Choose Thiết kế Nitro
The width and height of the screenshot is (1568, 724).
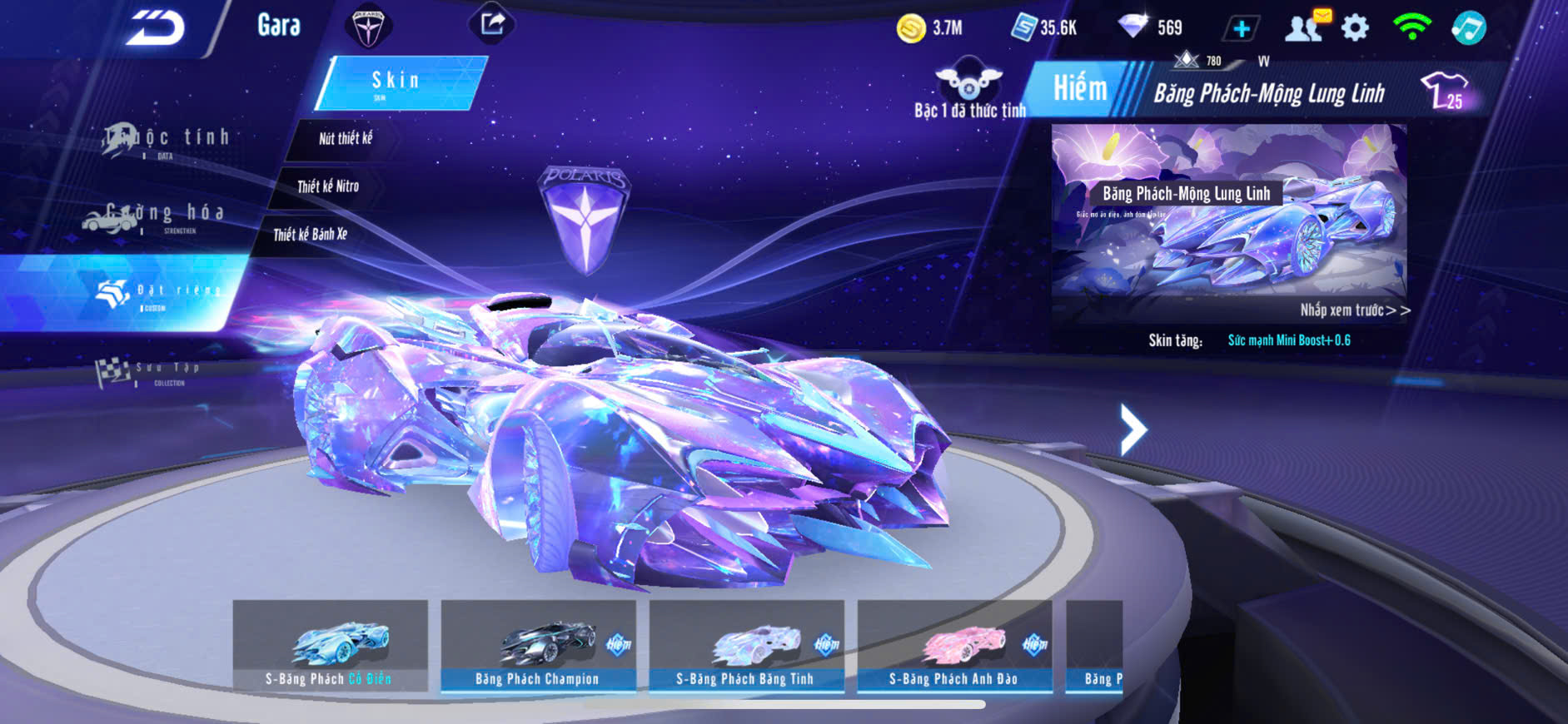(328, 186)
